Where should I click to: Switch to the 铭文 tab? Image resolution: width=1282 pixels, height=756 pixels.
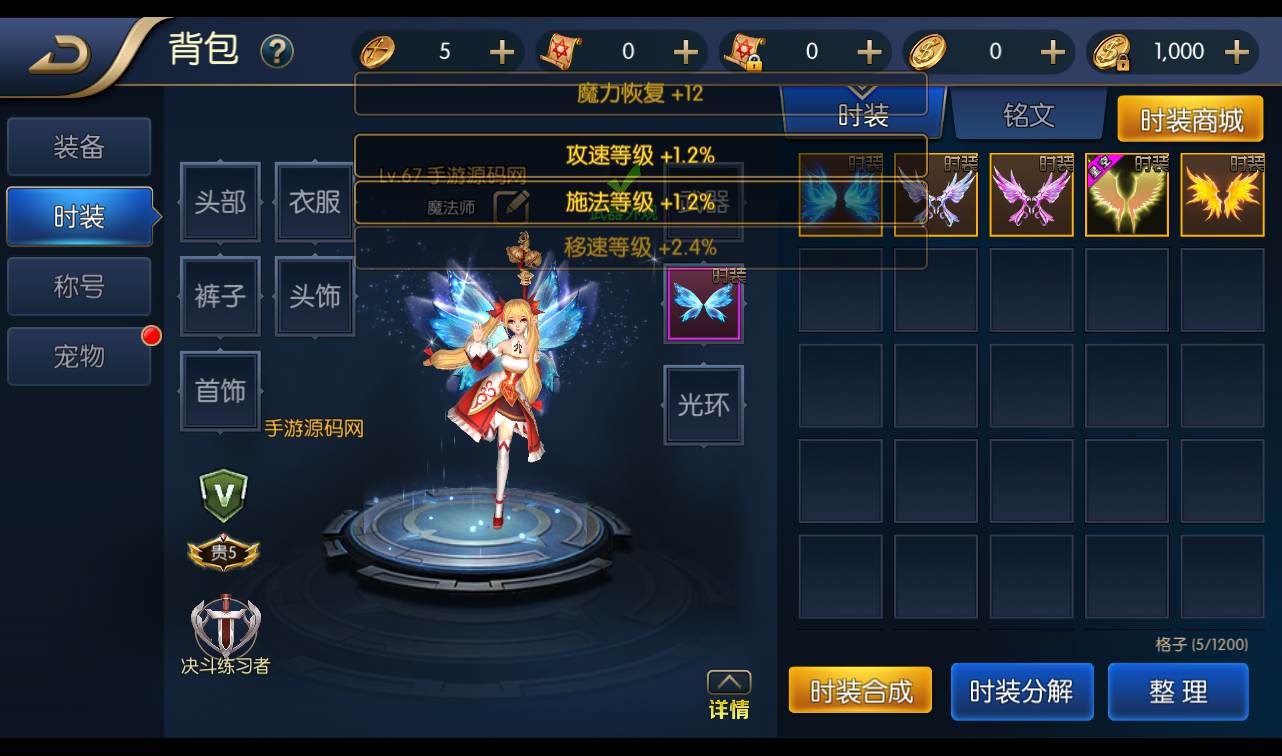(1029, 115)
